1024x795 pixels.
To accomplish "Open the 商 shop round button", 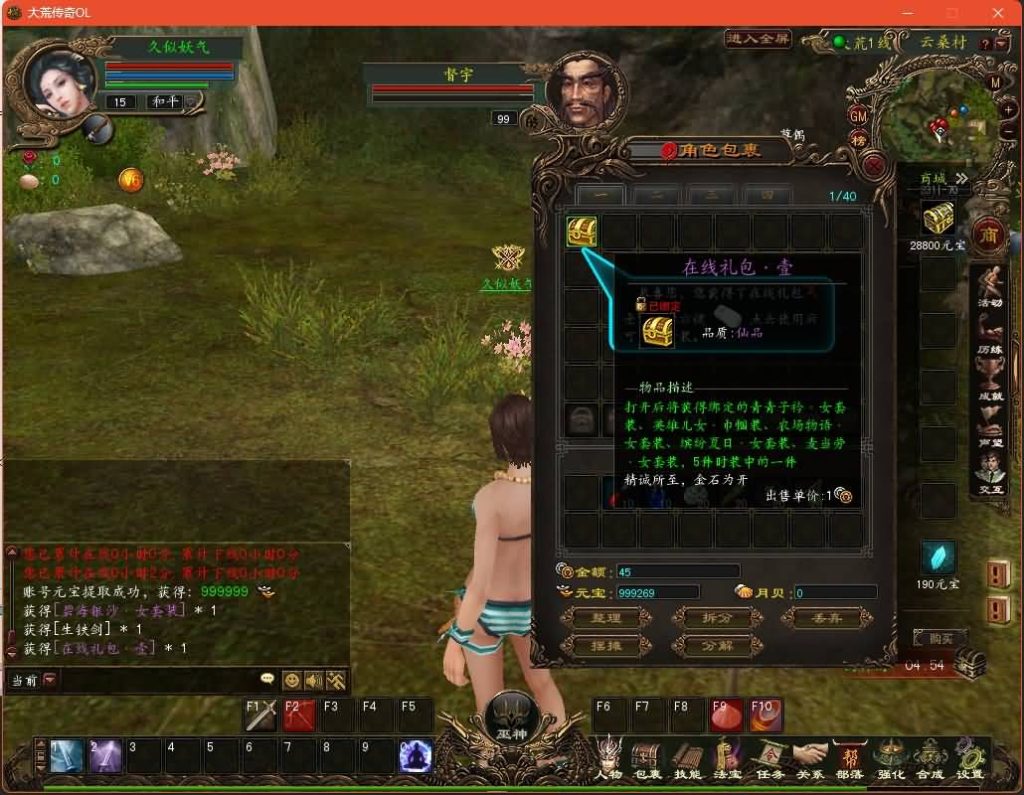I will point(989,234).
